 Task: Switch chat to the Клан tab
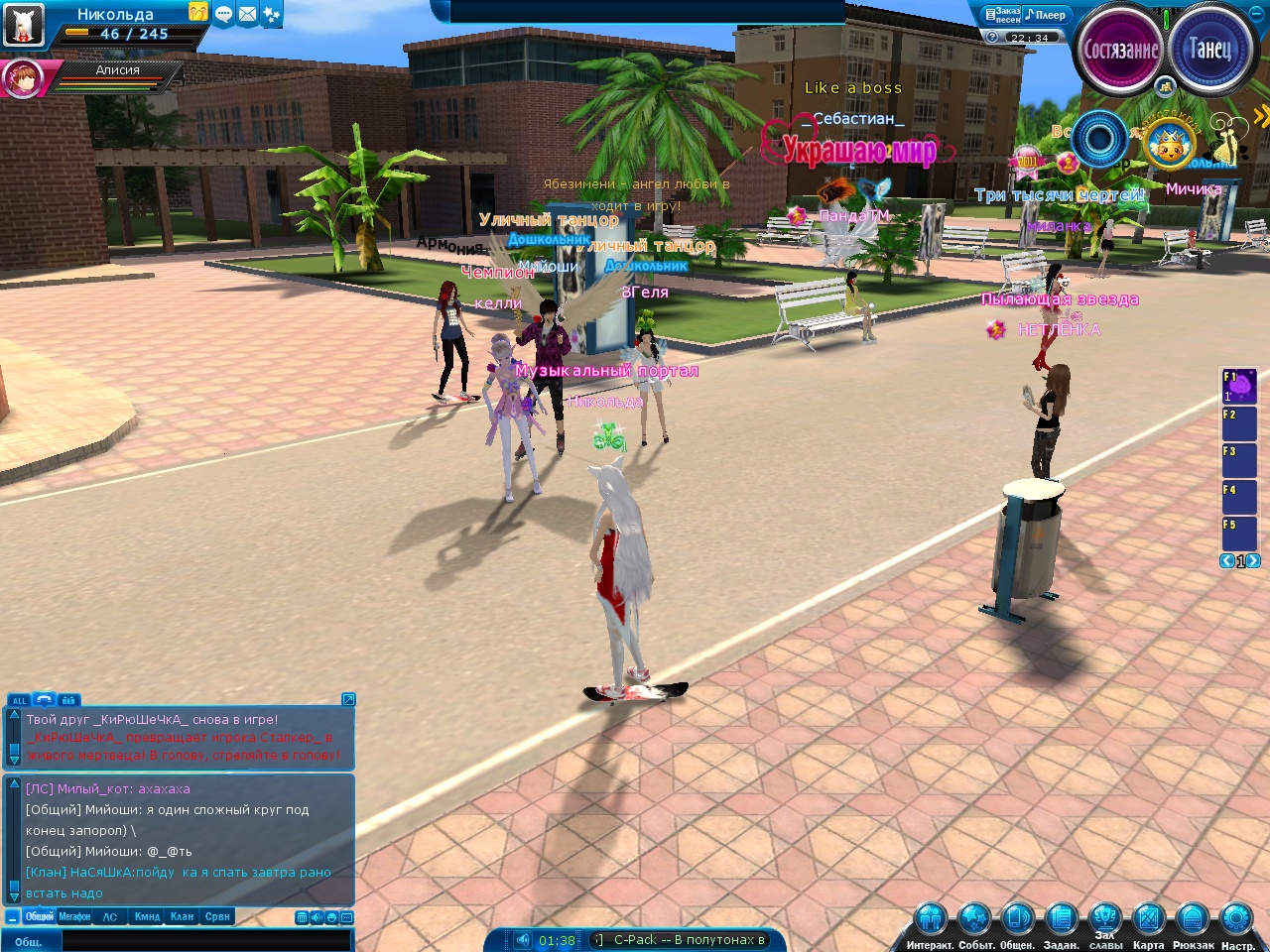tap(182, 917)
